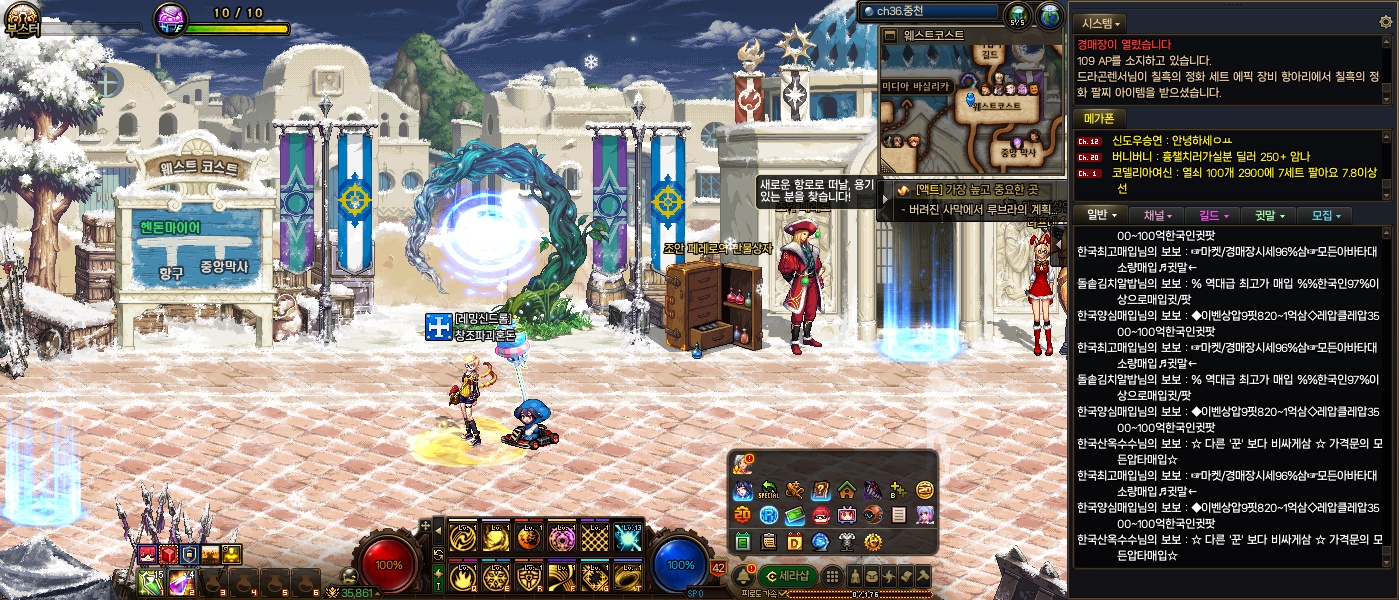Open the green house icon in menu panel
The width and height of the screenshot is (1399, 600).
(846, 490)
